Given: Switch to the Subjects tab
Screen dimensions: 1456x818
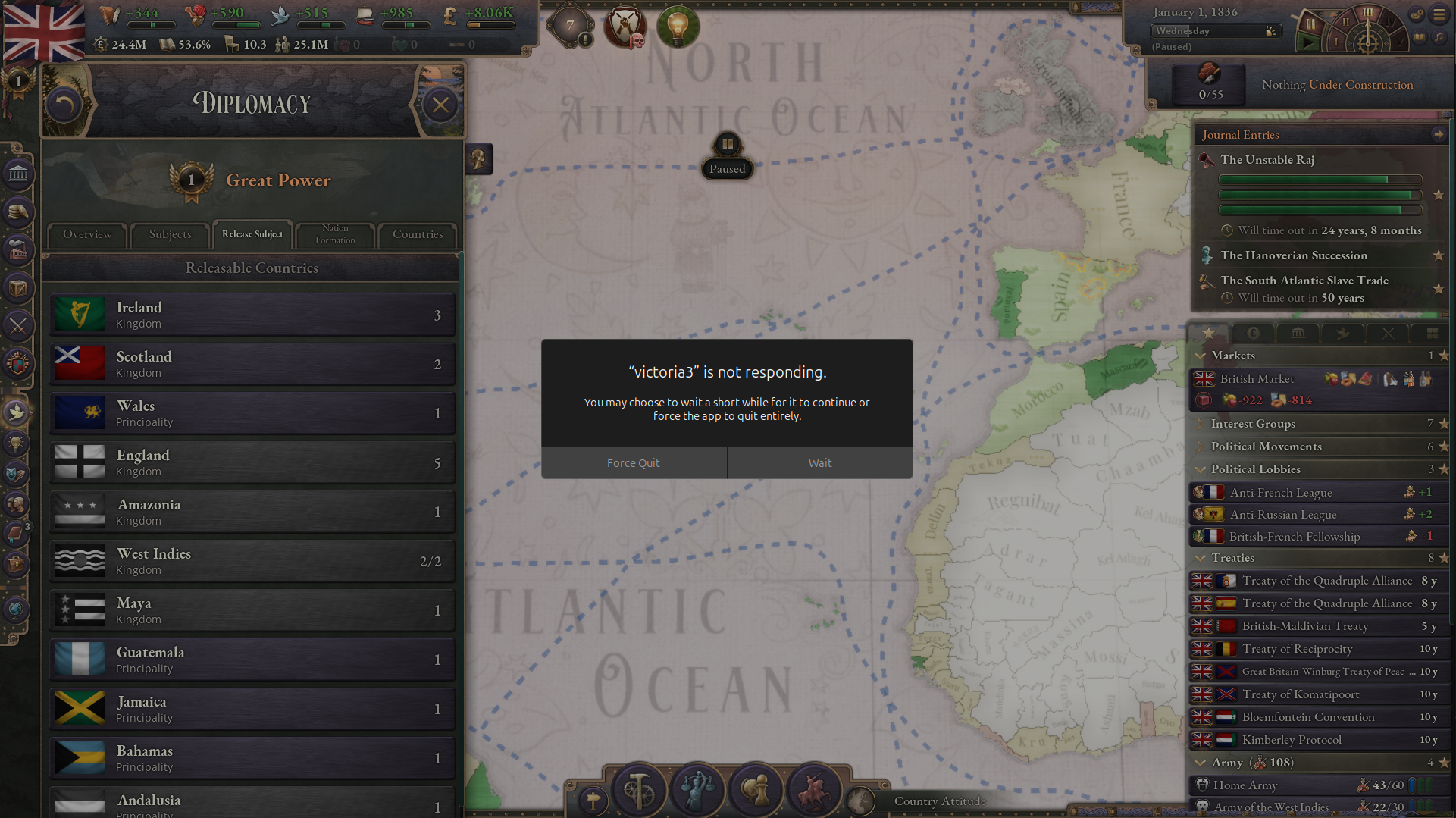Looking at the screenshot, I should 170,235.
